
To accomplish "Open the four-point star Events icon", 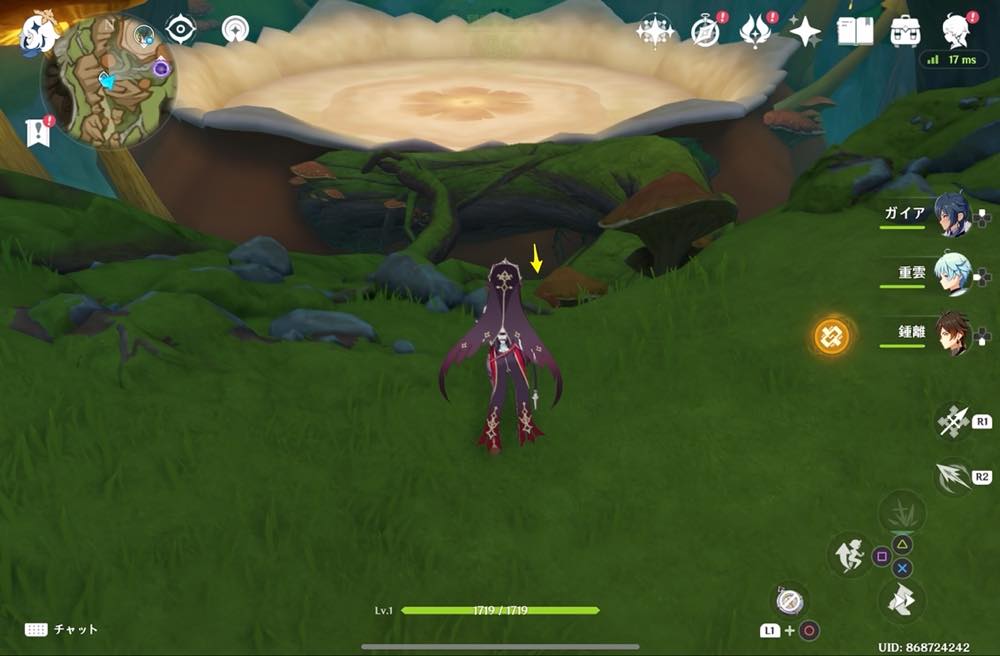I will tap(805, 31).
